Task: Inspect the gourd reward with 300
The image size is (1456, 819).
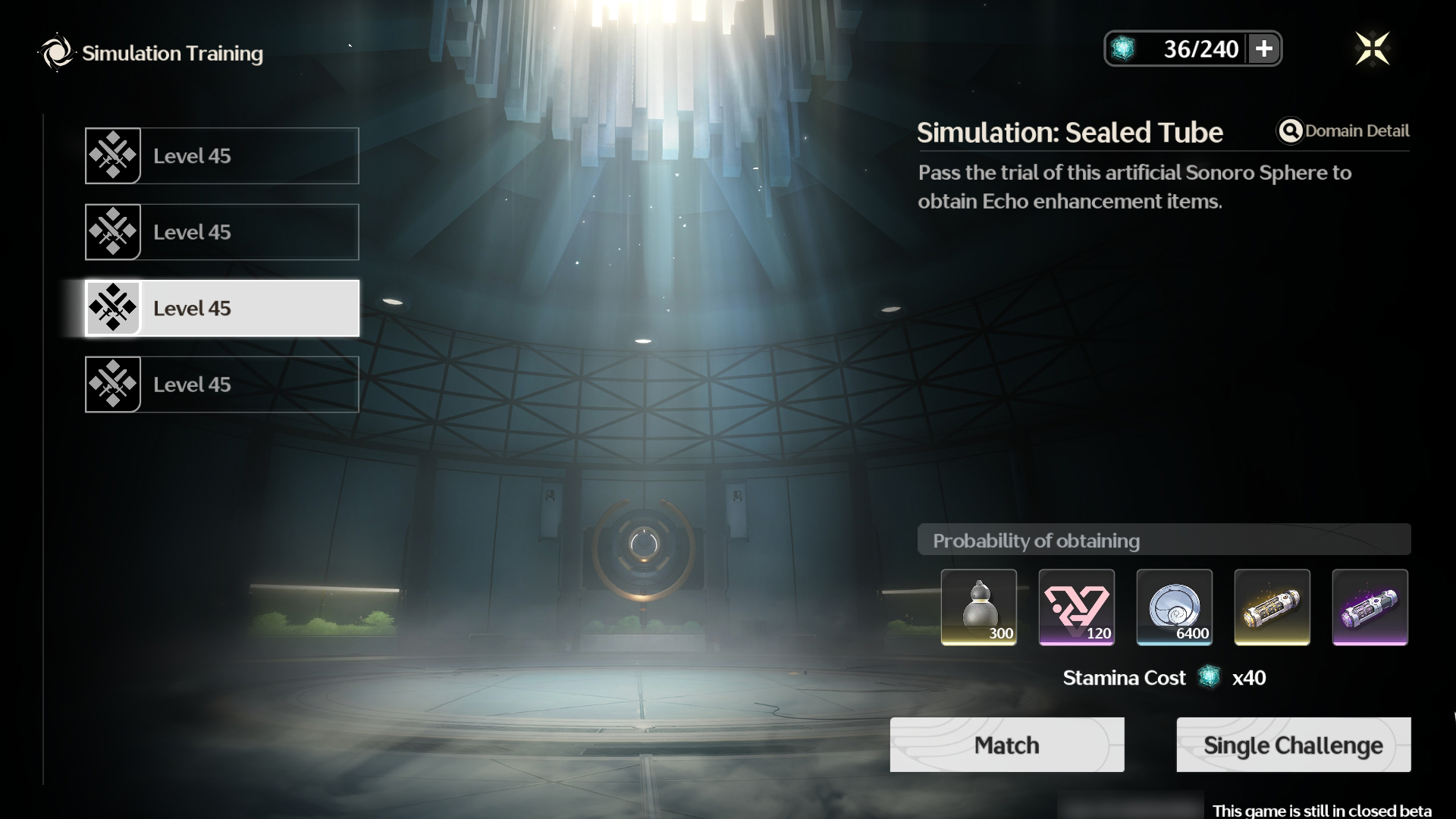Action: 978,607
